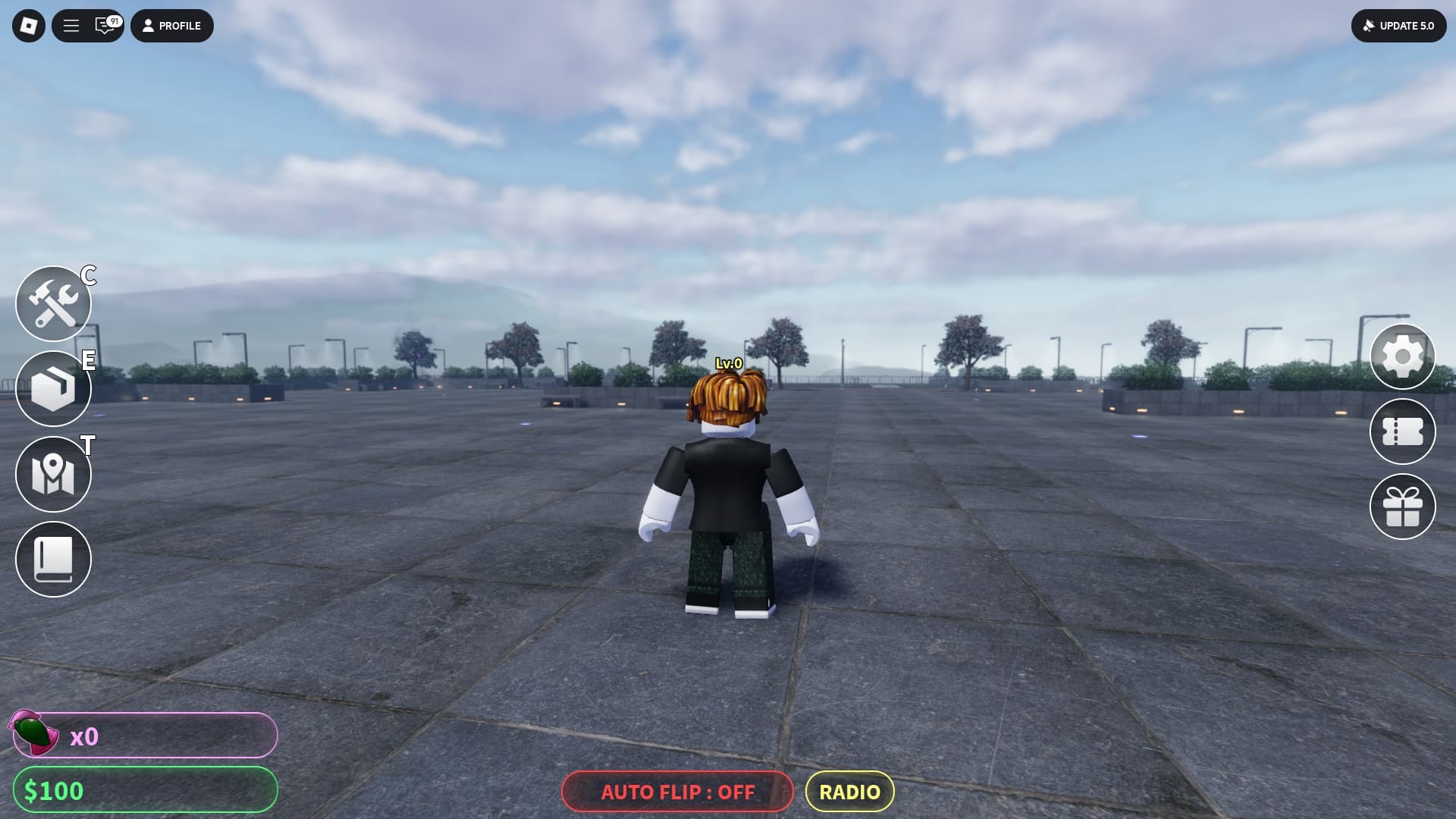Open the Roblox logo menu
The height and width of the screenshot is (819, 1456).
pyautogui.click(x=29, y=26)
